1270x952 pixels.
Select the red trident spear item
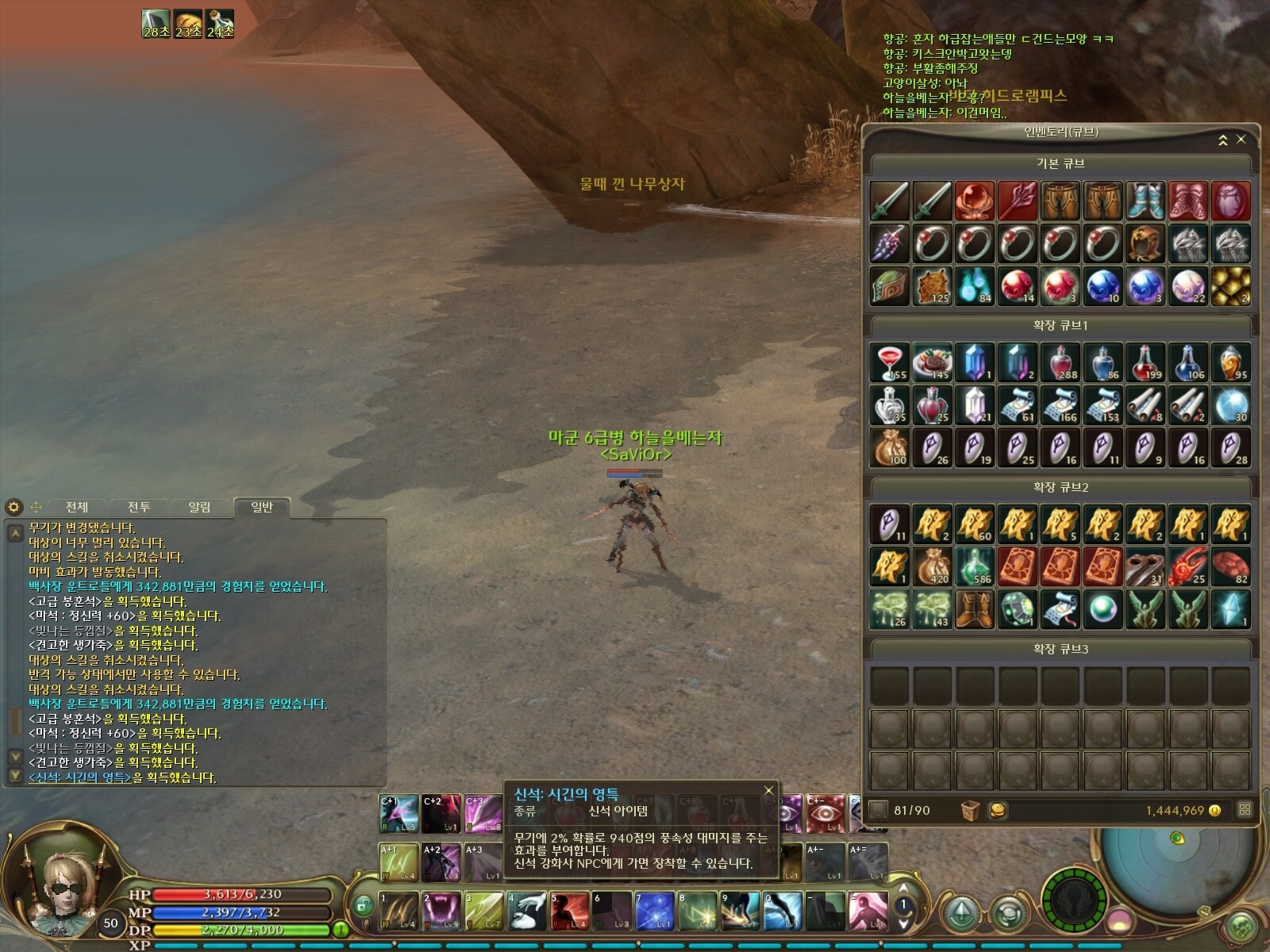[x=1018, y=200]
